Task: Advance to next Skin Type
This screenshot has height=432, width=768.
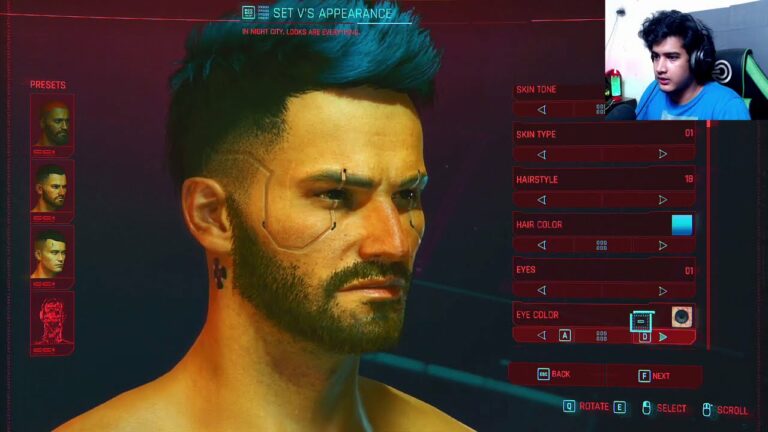Action: (x=662, y=154)
